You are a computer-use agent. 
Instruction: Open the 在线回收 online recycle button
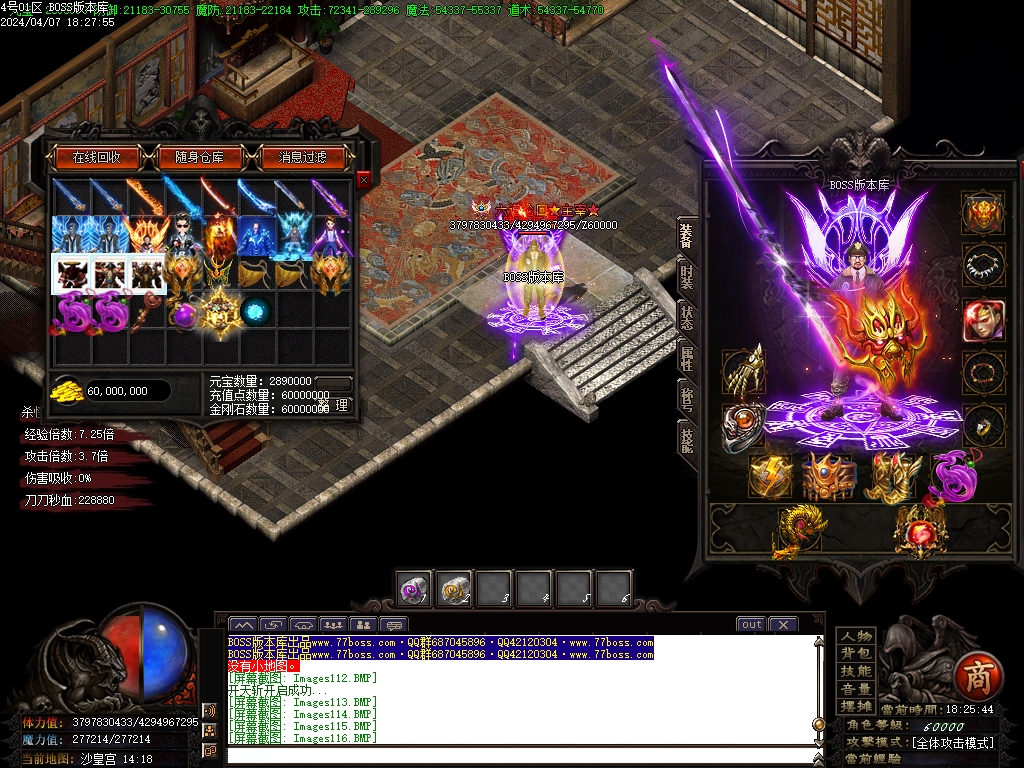(x=97, y=157)
